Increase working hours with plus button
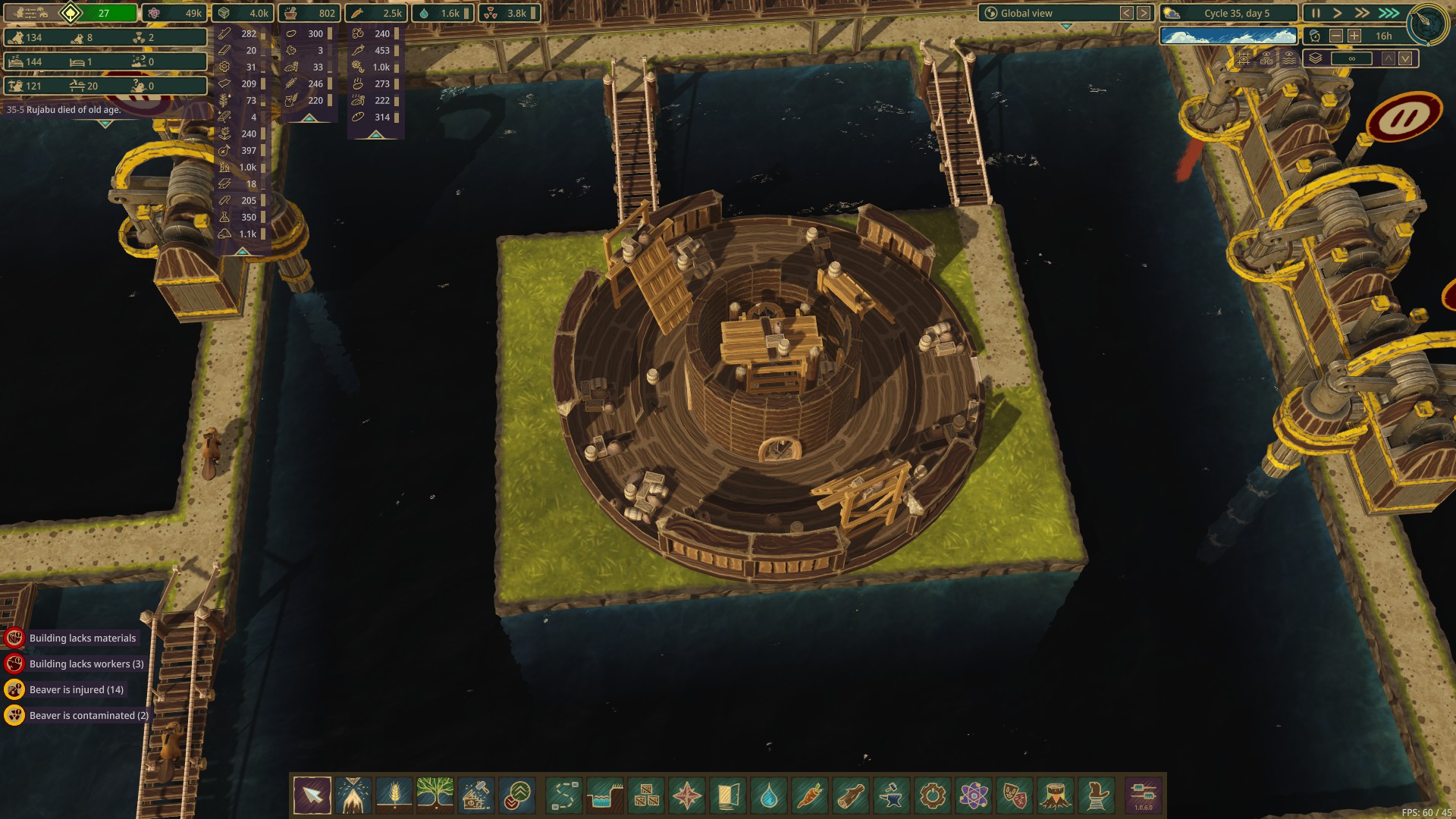 coord(1354,36)
